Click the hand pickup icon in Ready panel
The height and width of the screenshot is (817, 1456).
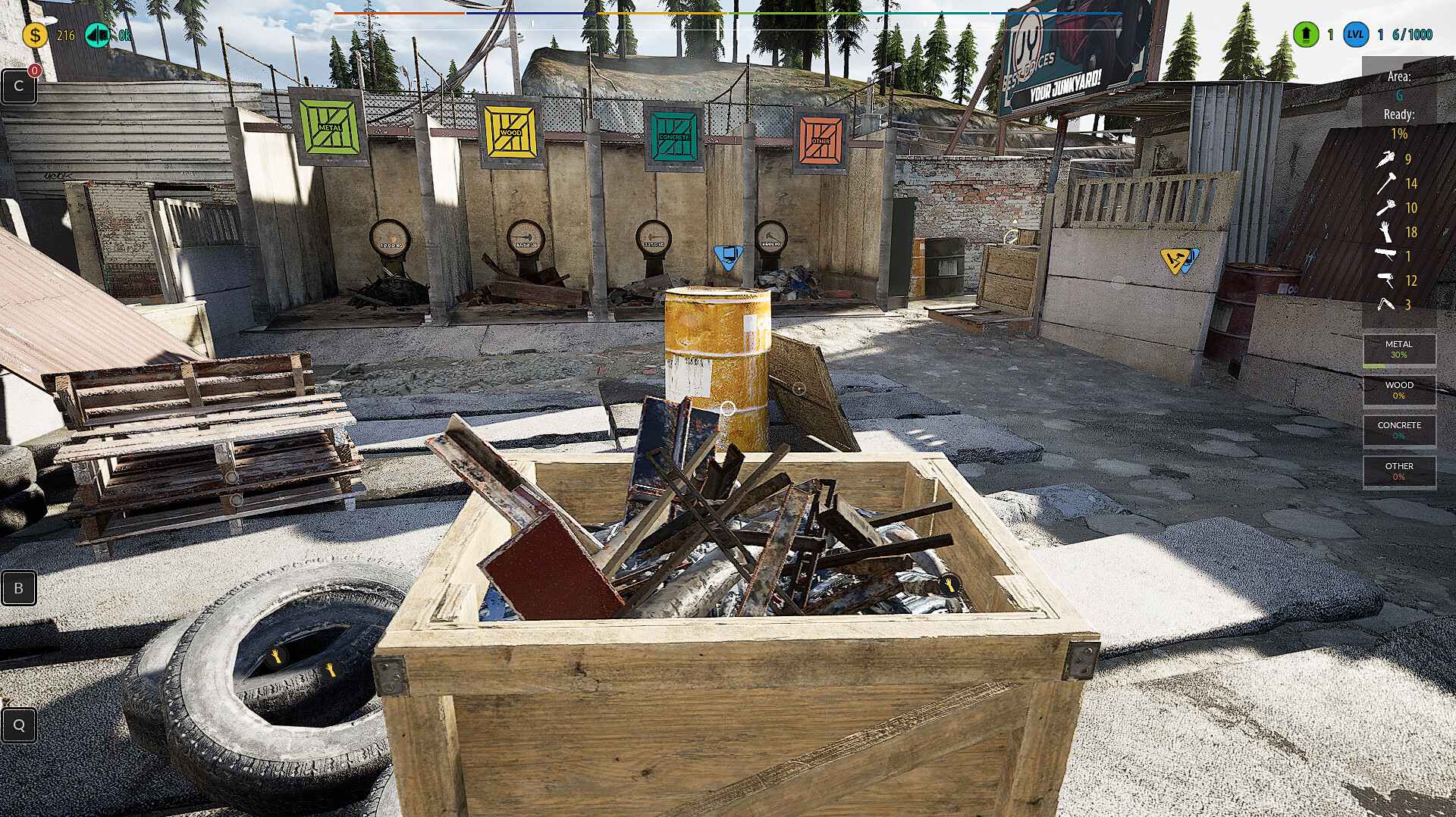click(x=1385, y=231)
